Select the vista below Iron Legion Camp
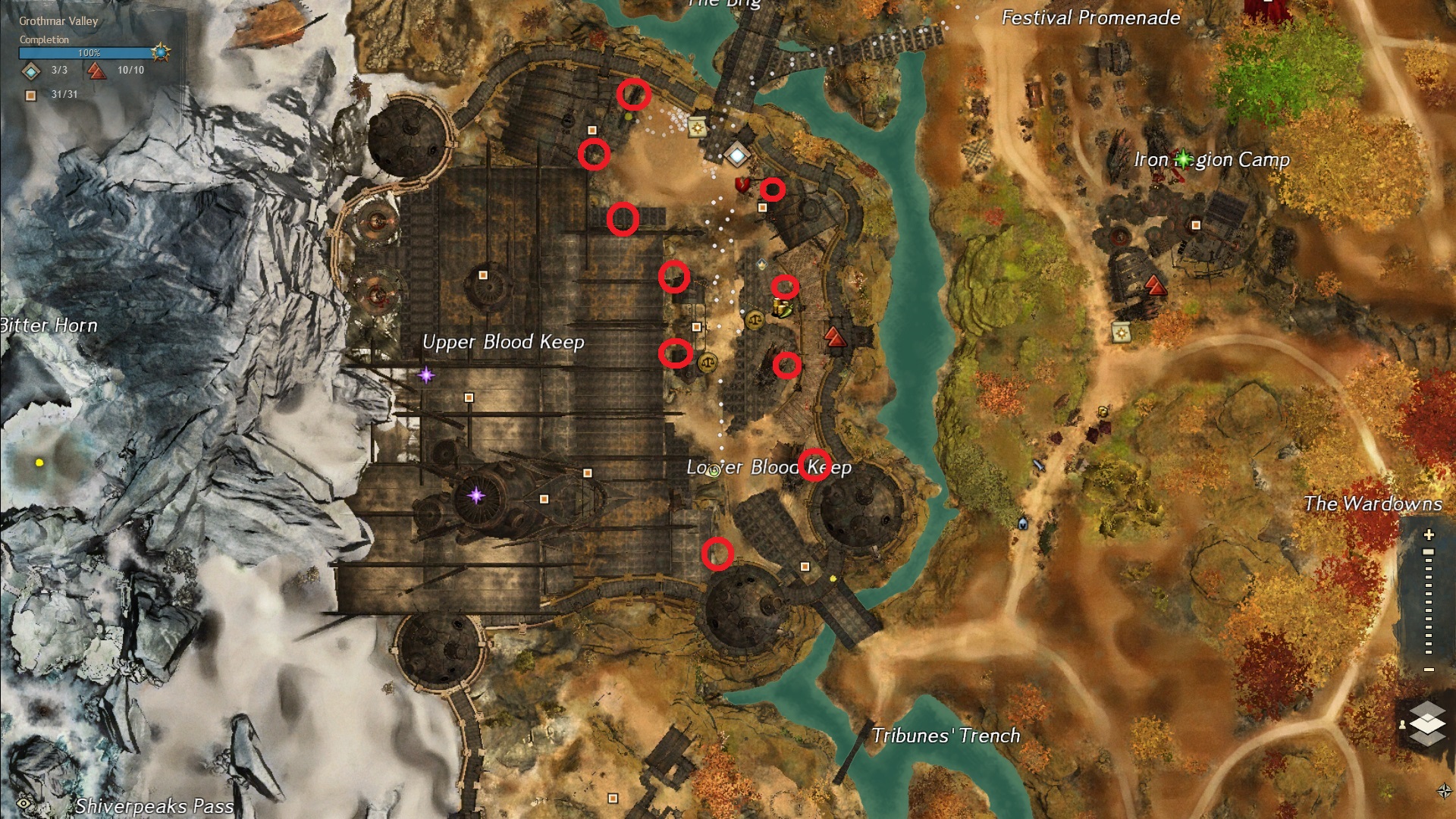The width and height of the screenshot is (1456, 819). click(x=1154, y=285)
